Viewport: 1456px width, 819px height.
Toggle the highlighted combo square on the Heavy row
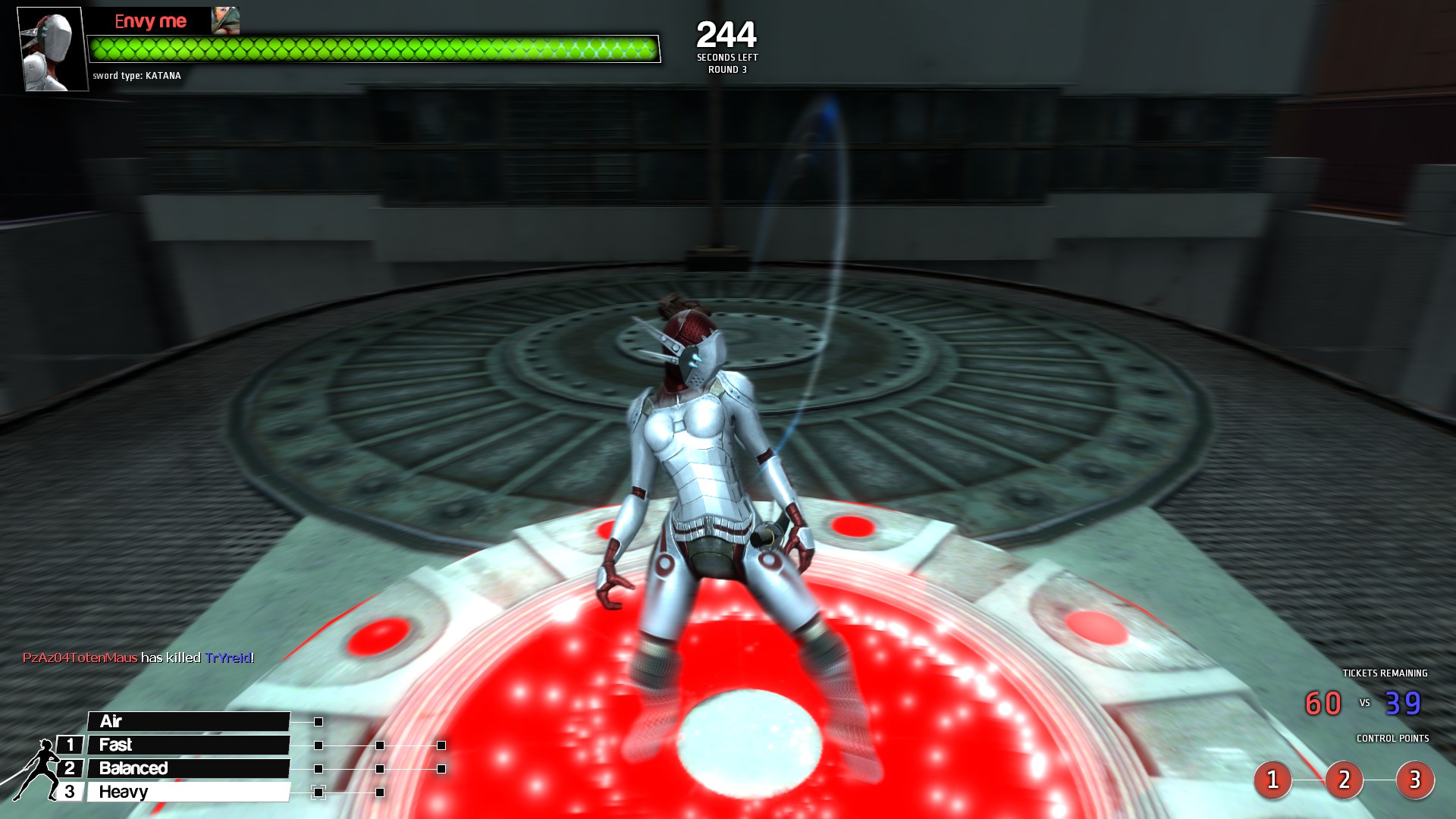click(318, 791)
